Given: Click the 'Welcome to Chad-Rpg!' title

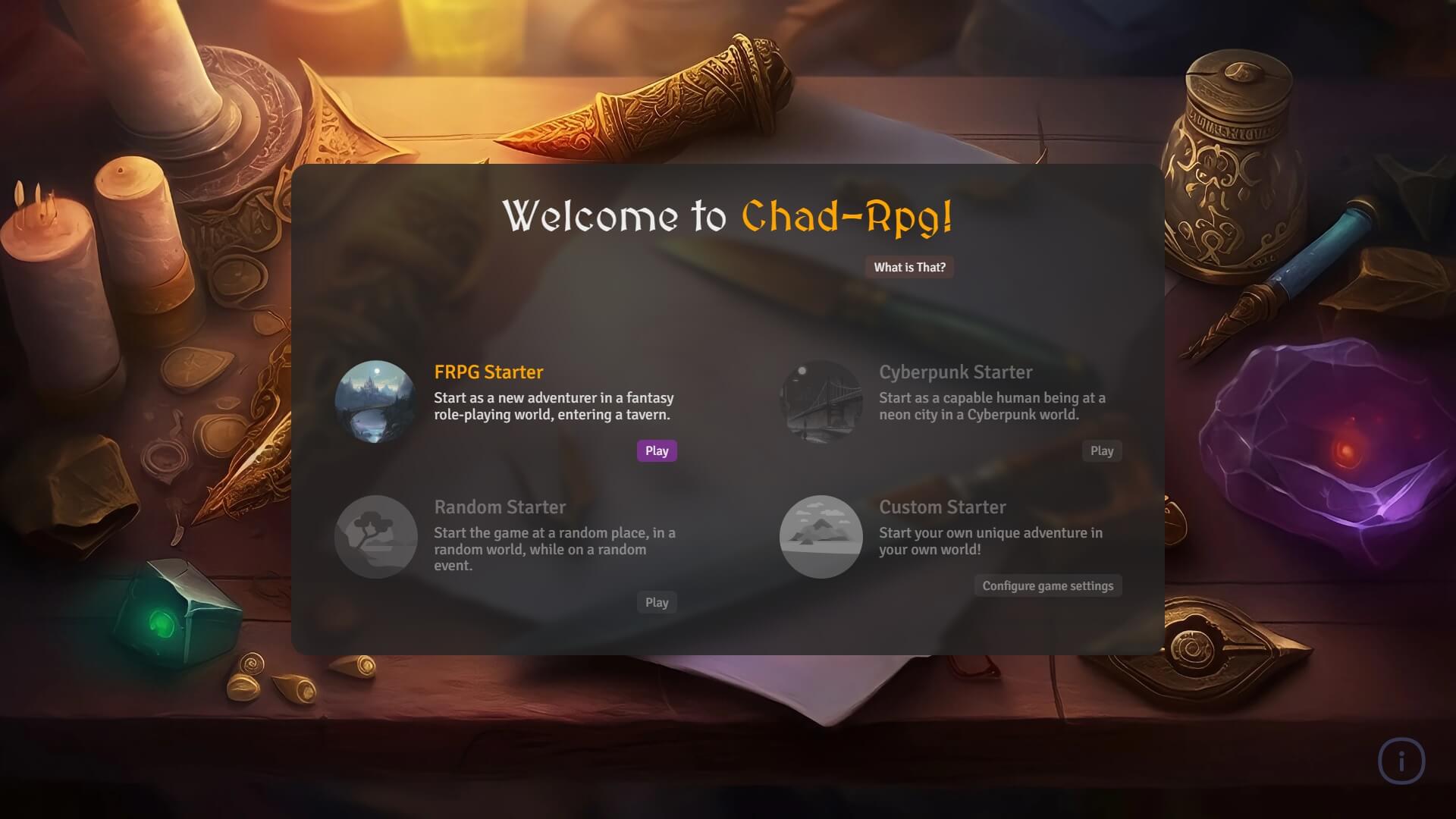Looking at the screenshot, I should coord(728,218).
